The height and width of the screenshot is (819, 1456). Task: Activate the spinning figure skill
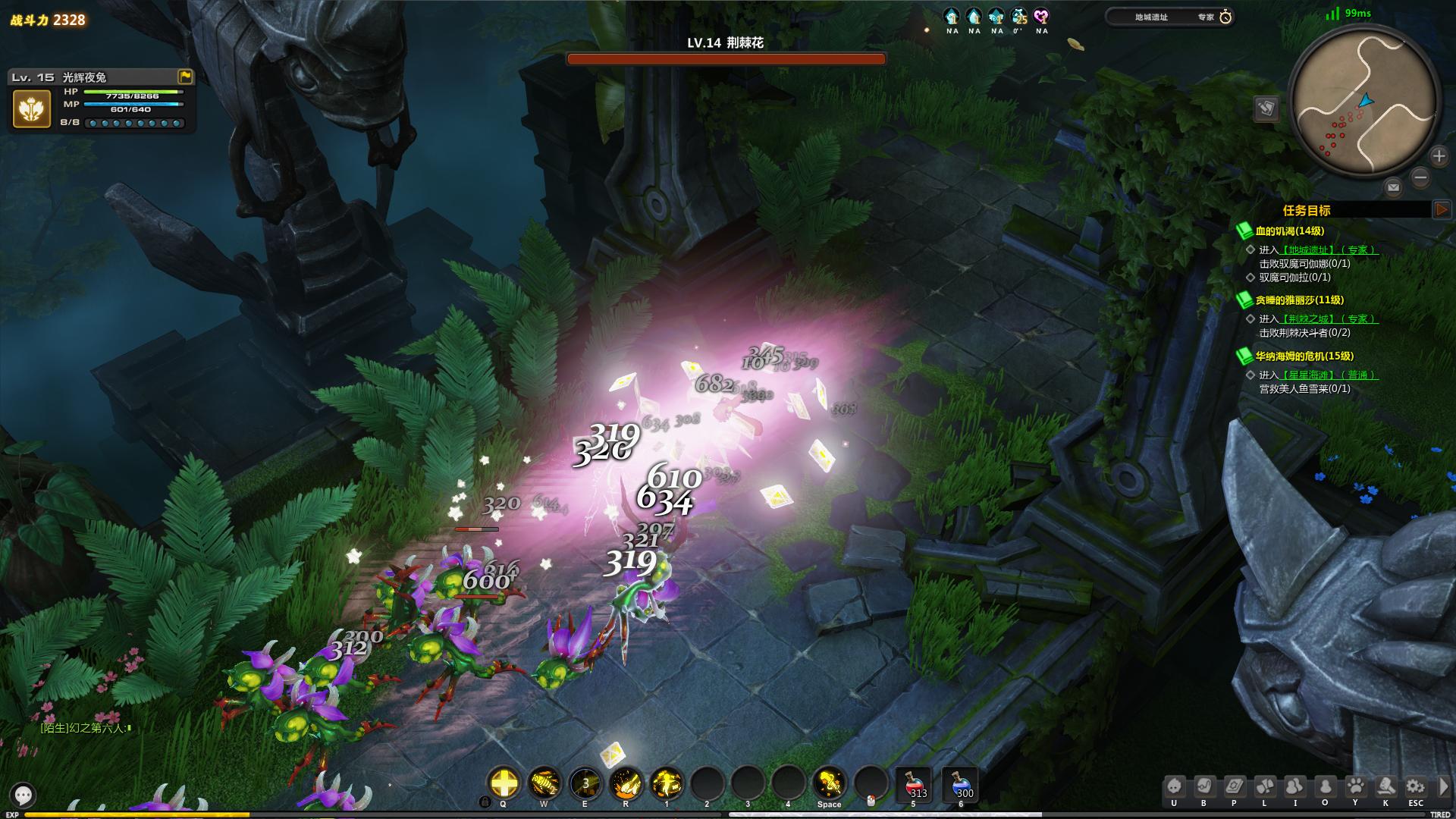(667, 783)
